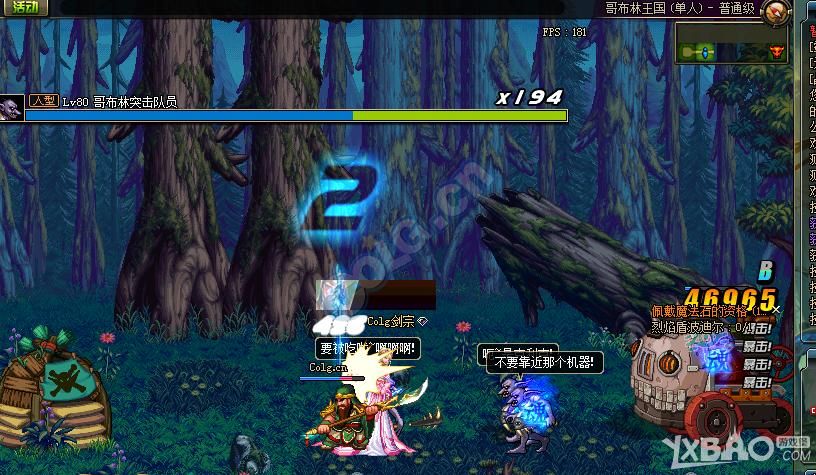Viewport: 816px width, 475px height.
Task: Close the quest tracker with the X
Action: point(776,311)
